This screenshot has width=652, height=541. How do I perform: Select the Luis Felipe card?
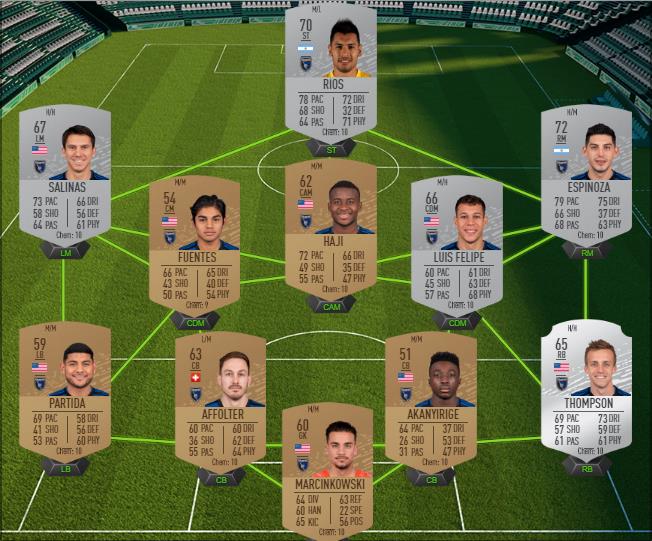456,245
